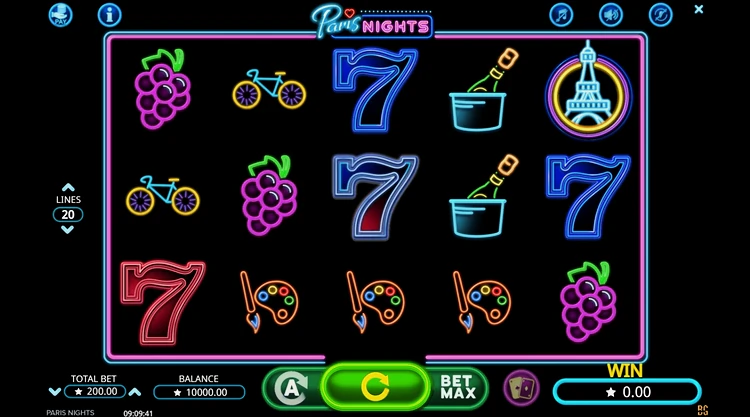Screen dimensions: 750x417
Task: Toggle sound effects with the speaker icon
Action: coord(610,14)
